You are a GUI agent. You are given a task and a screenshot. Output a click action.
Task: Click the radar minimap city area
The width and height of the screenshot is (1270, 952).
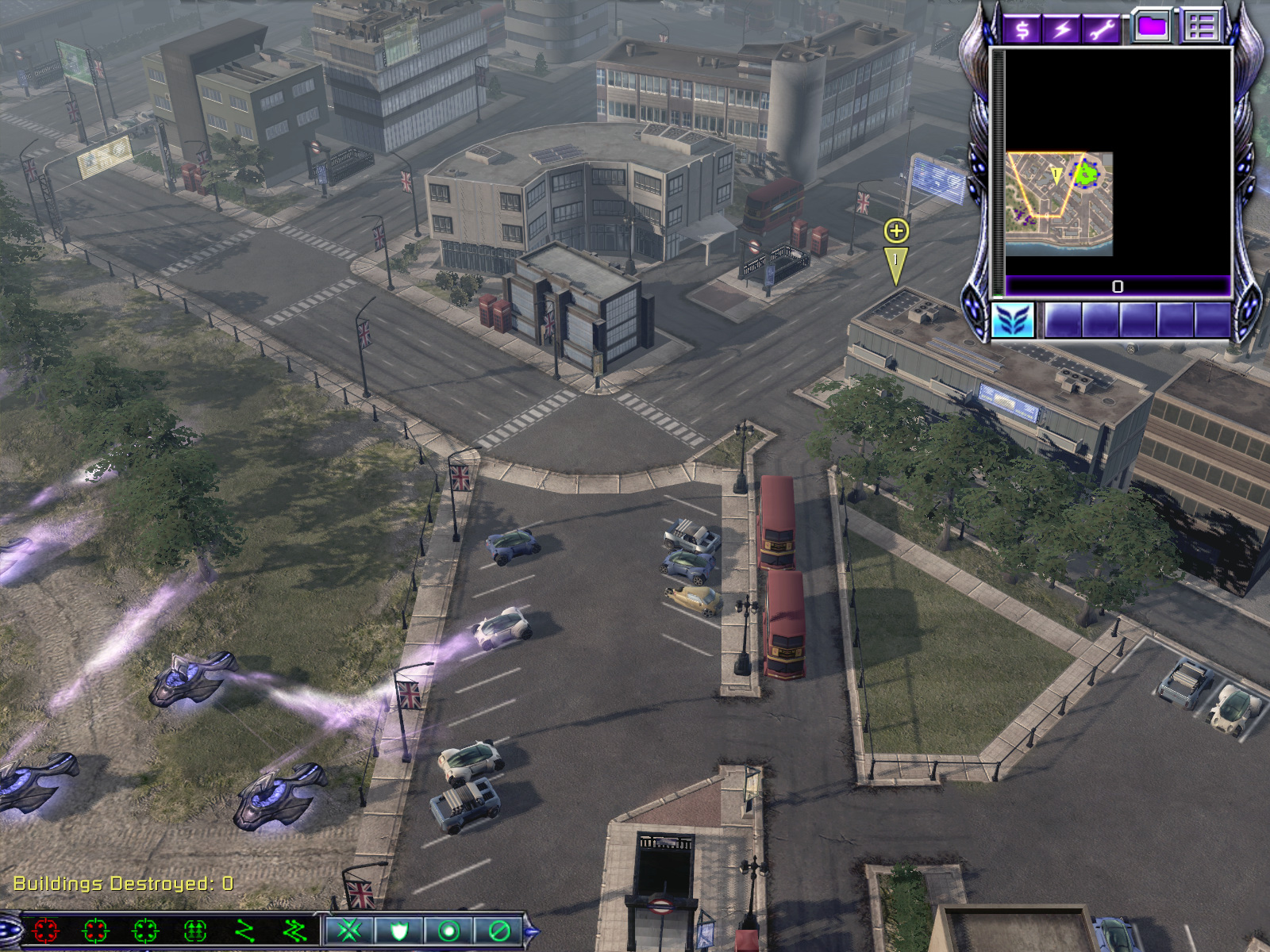pos(1058,203)
